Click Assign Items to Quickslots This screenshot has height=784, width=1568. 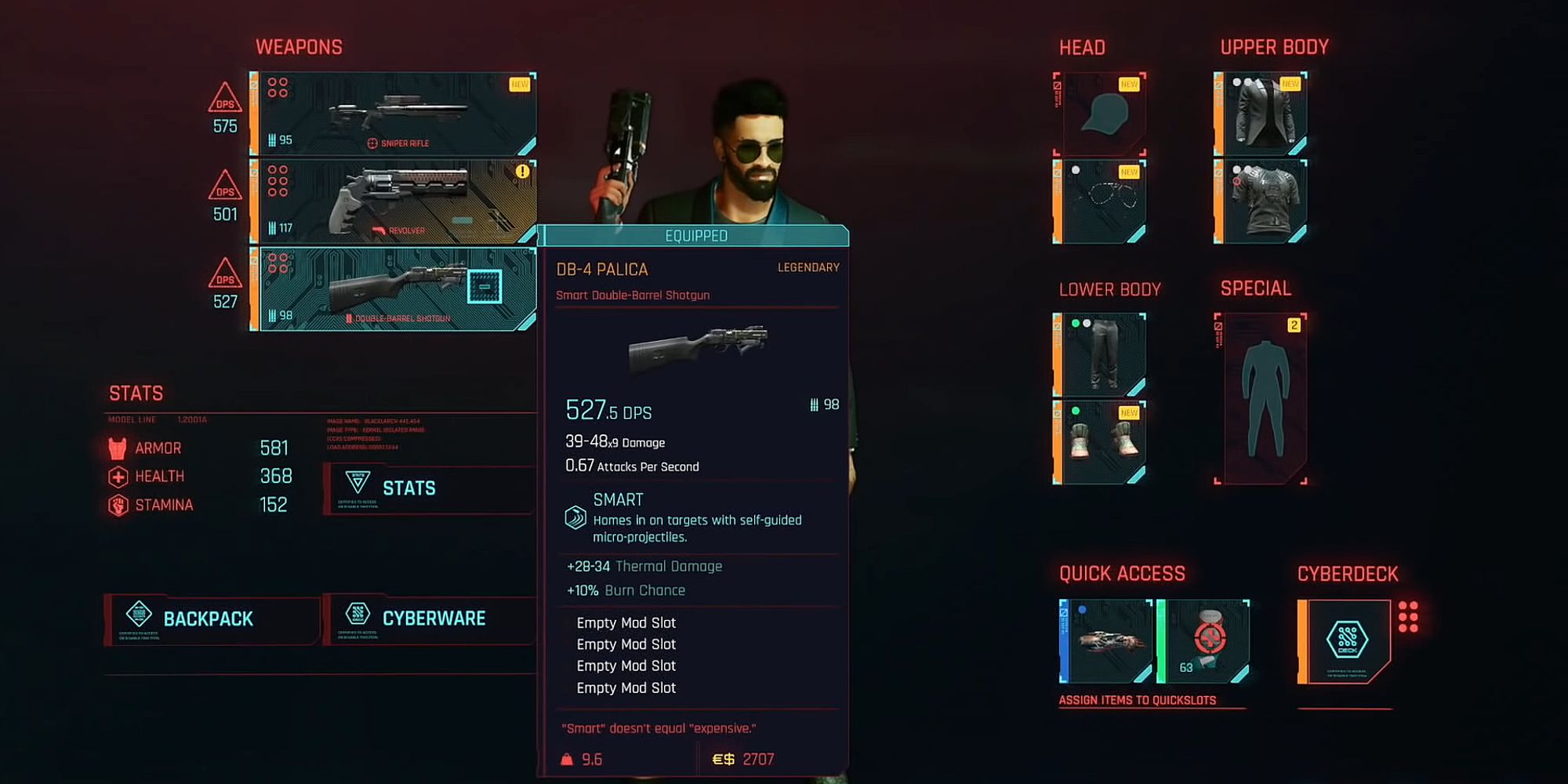click(x=1138, y=700)
